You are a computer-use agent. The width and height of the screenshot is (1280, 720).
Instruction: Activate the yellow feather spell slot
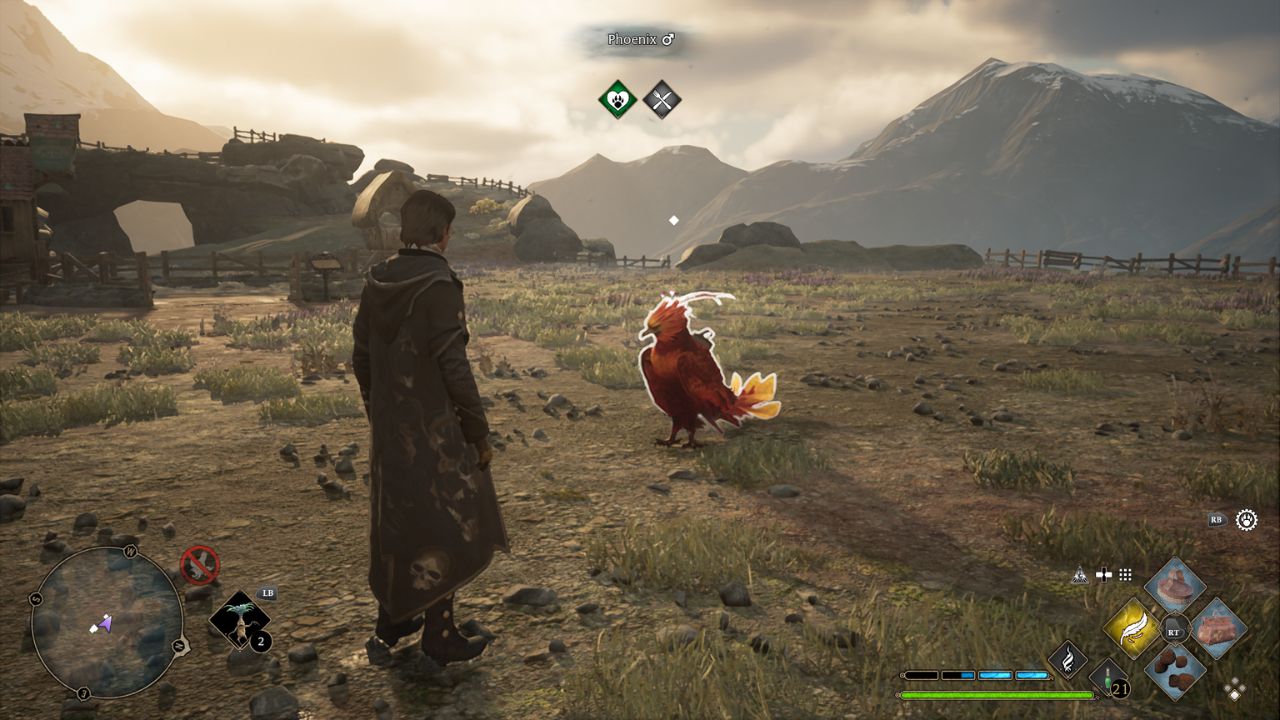click(x=1132, y=629)
